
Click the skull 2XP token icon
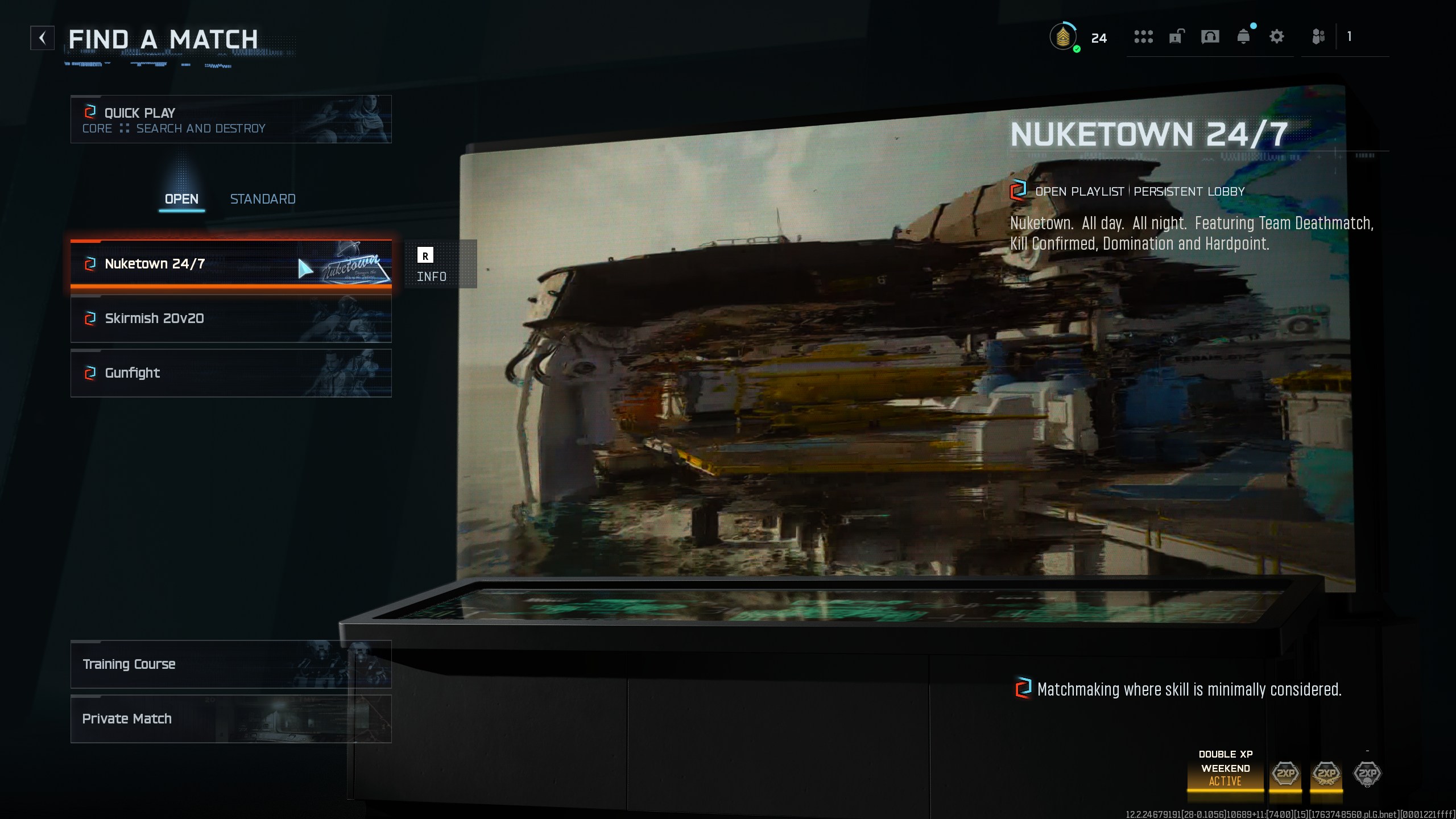click(1367, 773)
